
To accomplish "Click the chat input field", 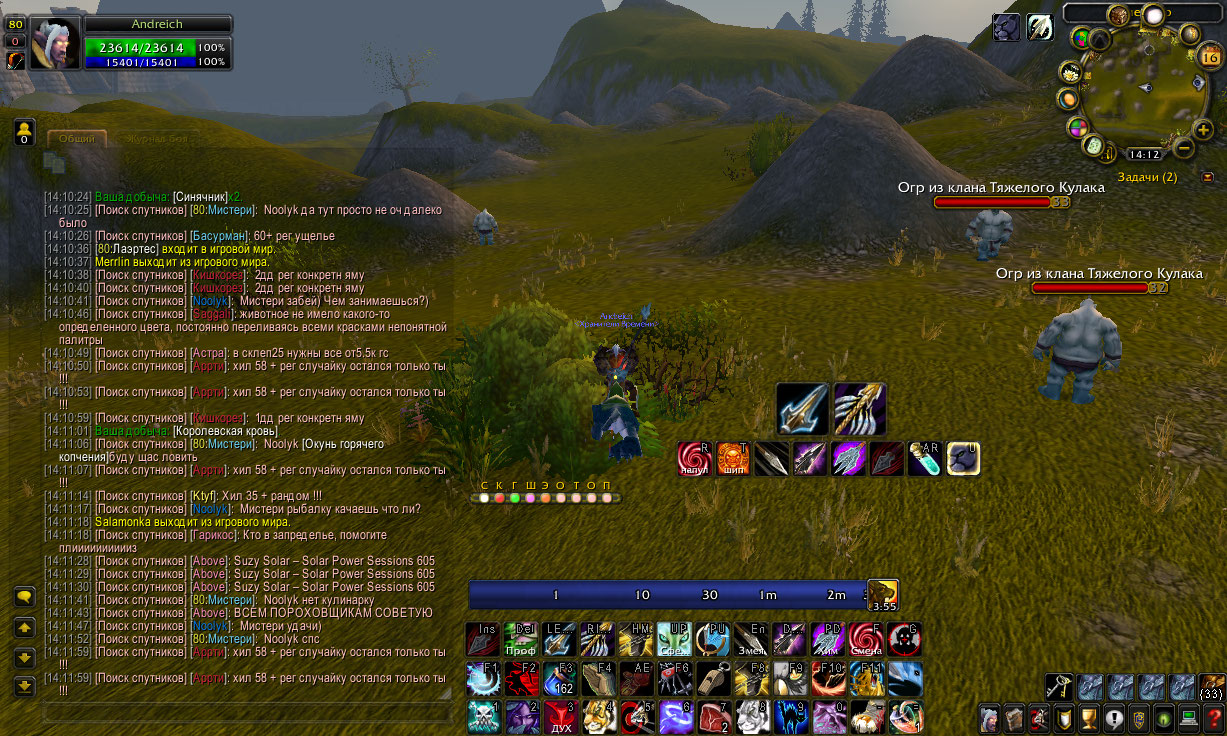I will click(x=245, y=712).
